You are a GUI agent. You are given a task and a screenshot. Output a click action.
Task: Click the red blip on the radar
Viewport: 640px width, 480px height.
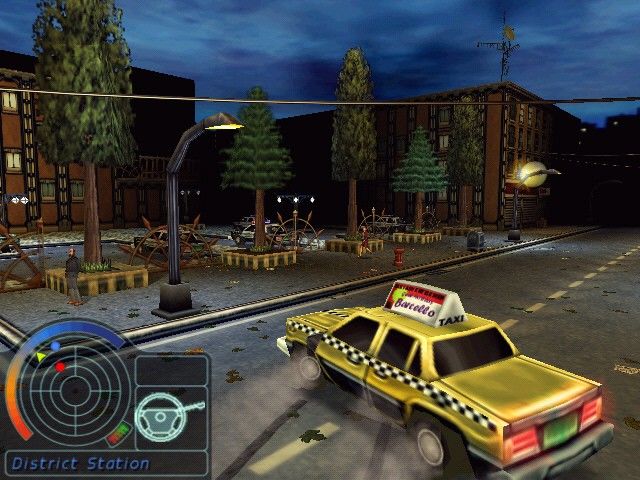coord(60,367)
